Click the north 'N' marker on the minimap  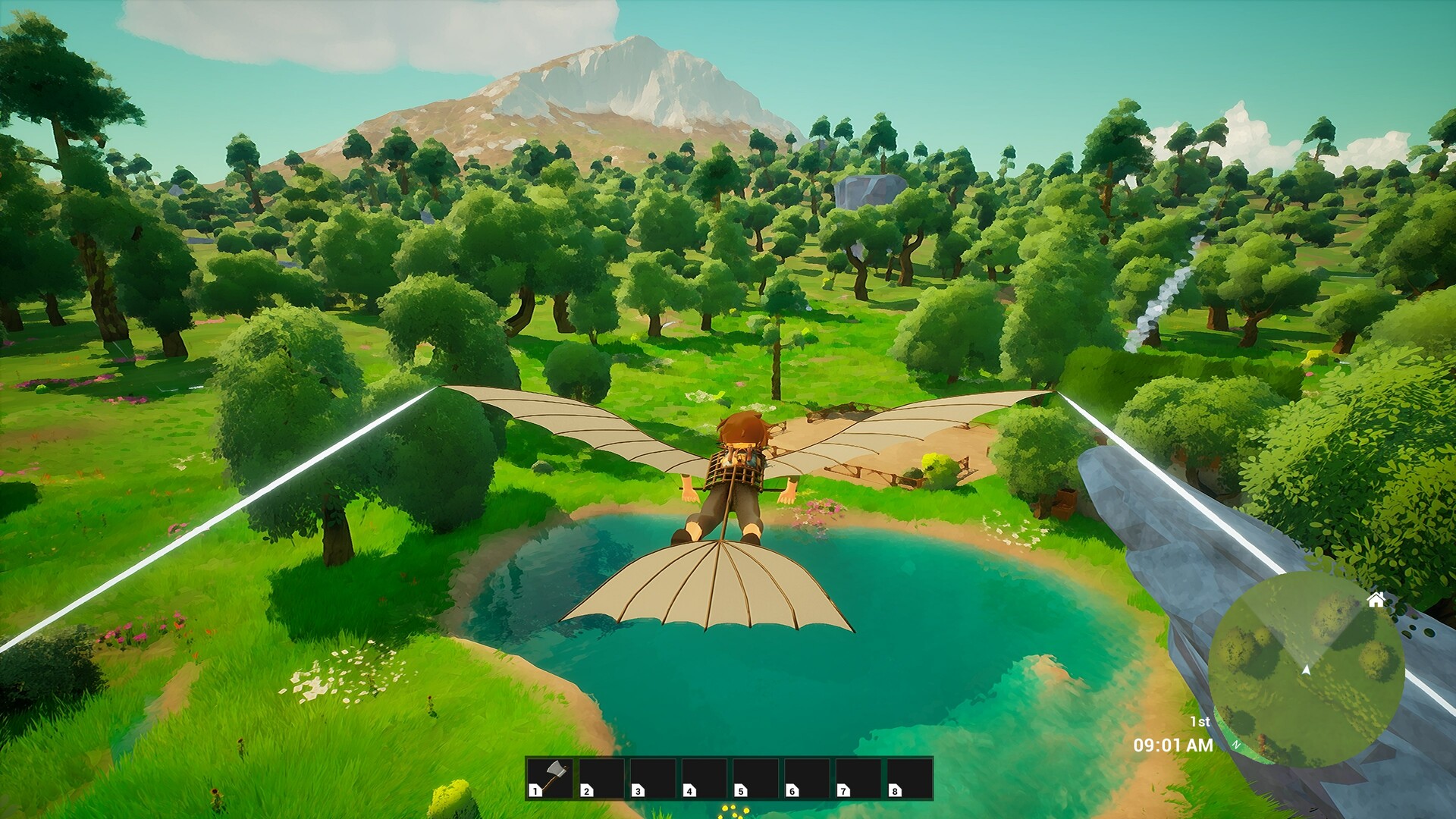pos(1237,745)
